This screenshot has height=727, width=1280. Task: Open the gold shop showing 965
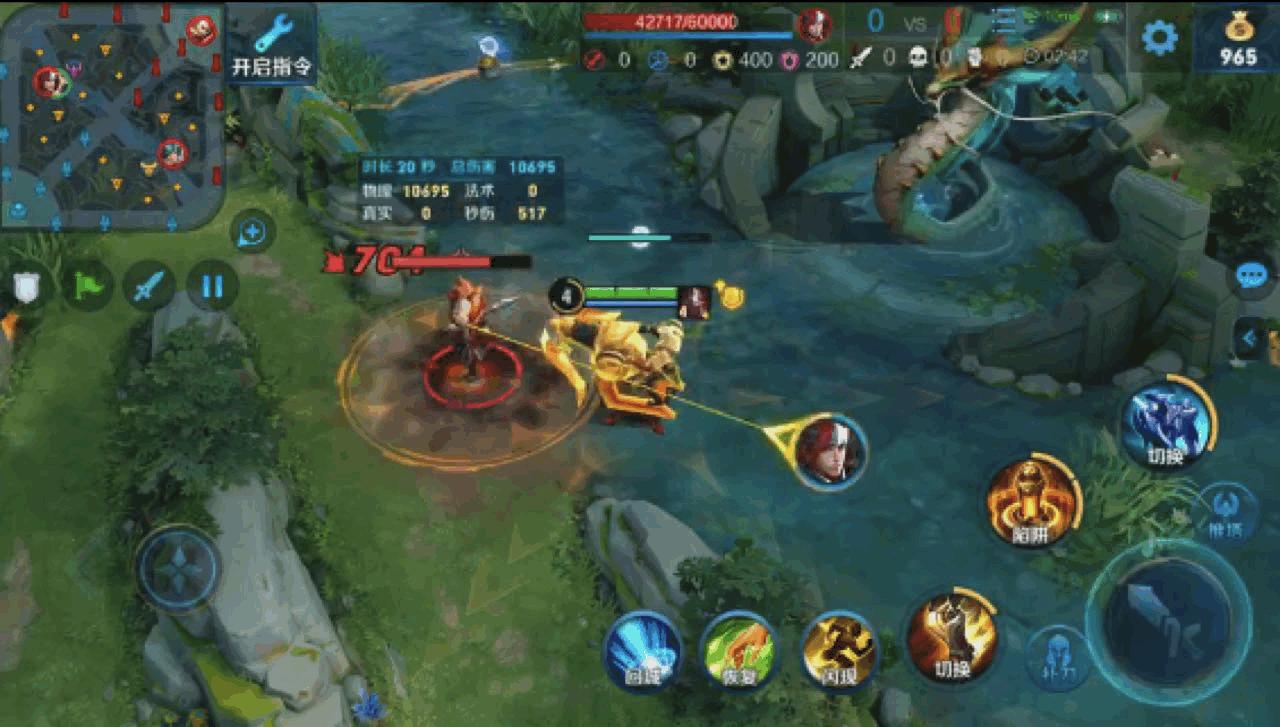click(x=1238, y=40)
